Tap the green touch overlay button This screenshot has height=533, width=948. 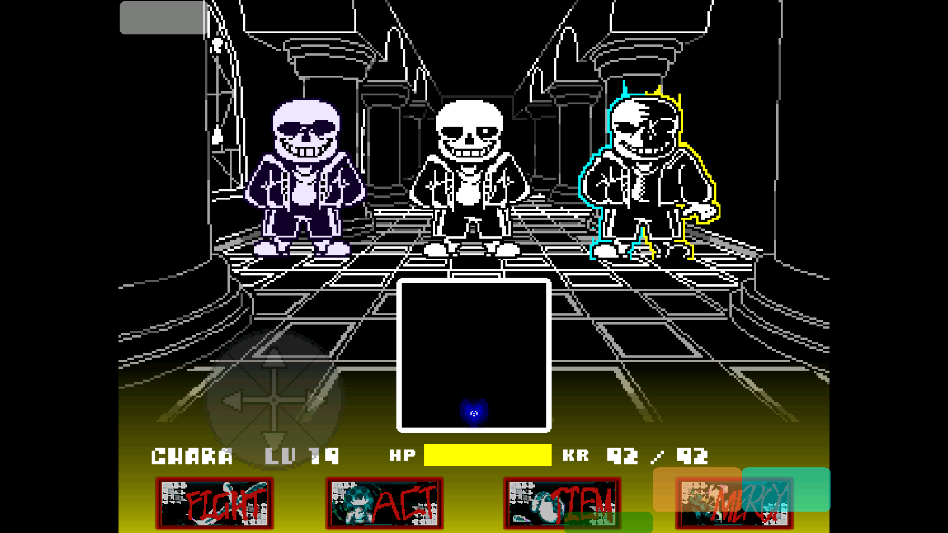608,522
